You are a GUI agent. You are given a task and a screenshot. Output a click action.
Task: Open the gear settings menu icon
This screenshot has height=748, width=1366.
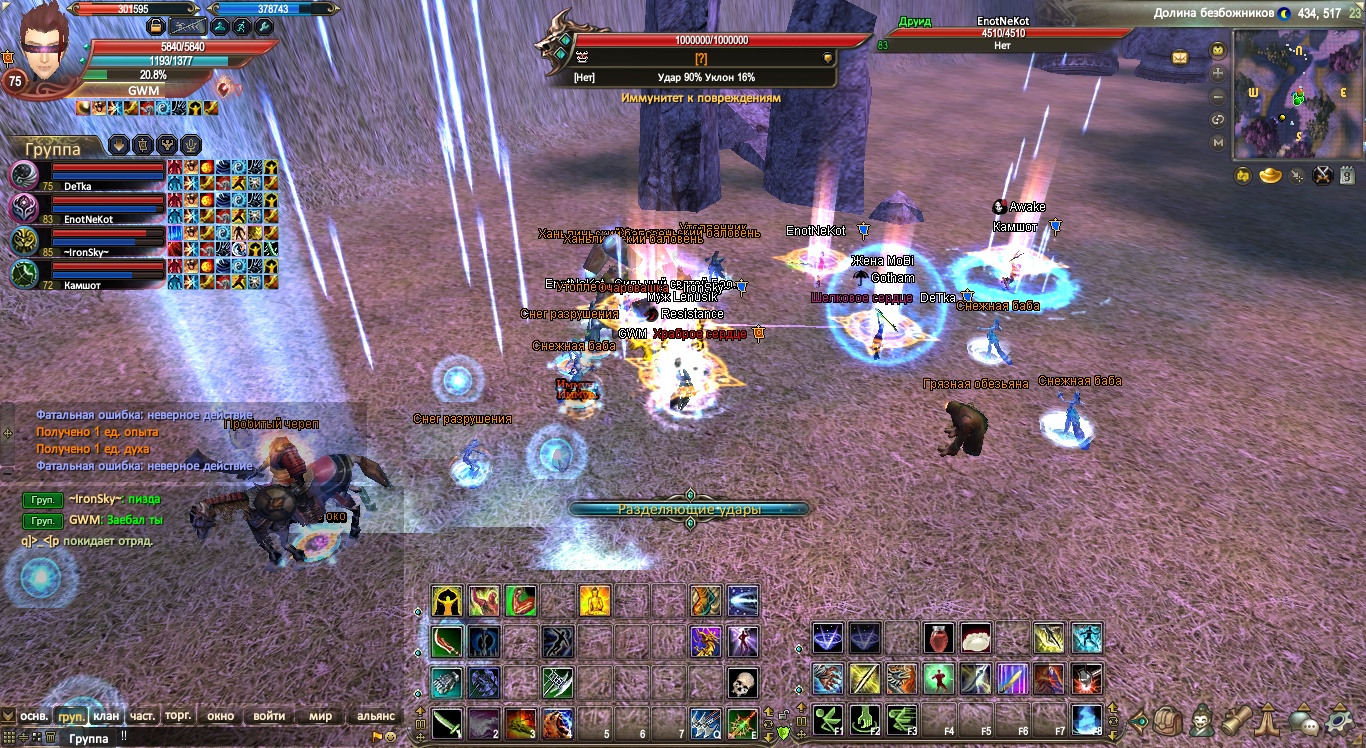click(x=1338, y=720)
